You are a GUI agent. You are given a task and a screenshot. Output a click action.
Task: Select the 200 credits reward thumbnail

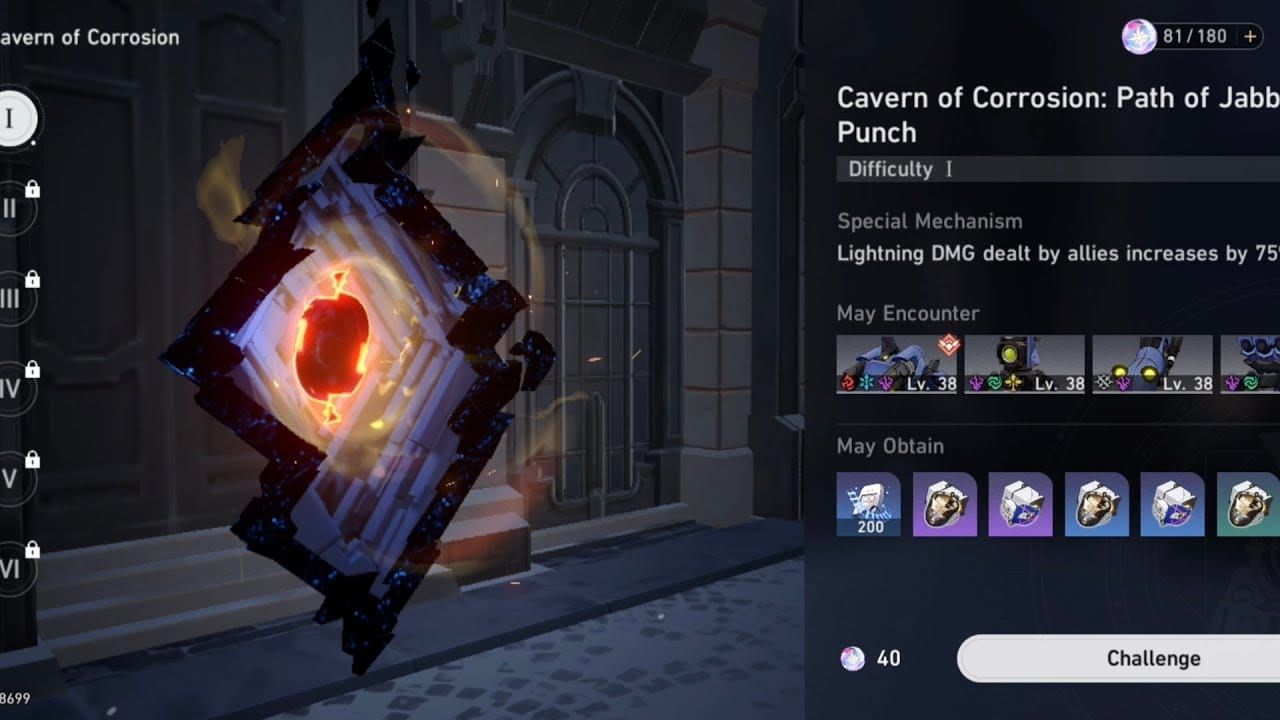click(868, 504)
